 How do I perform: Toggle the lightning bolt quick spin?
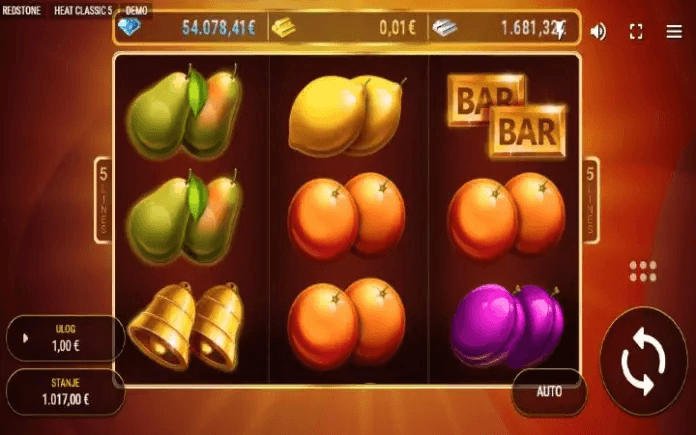tap(561, 30)
